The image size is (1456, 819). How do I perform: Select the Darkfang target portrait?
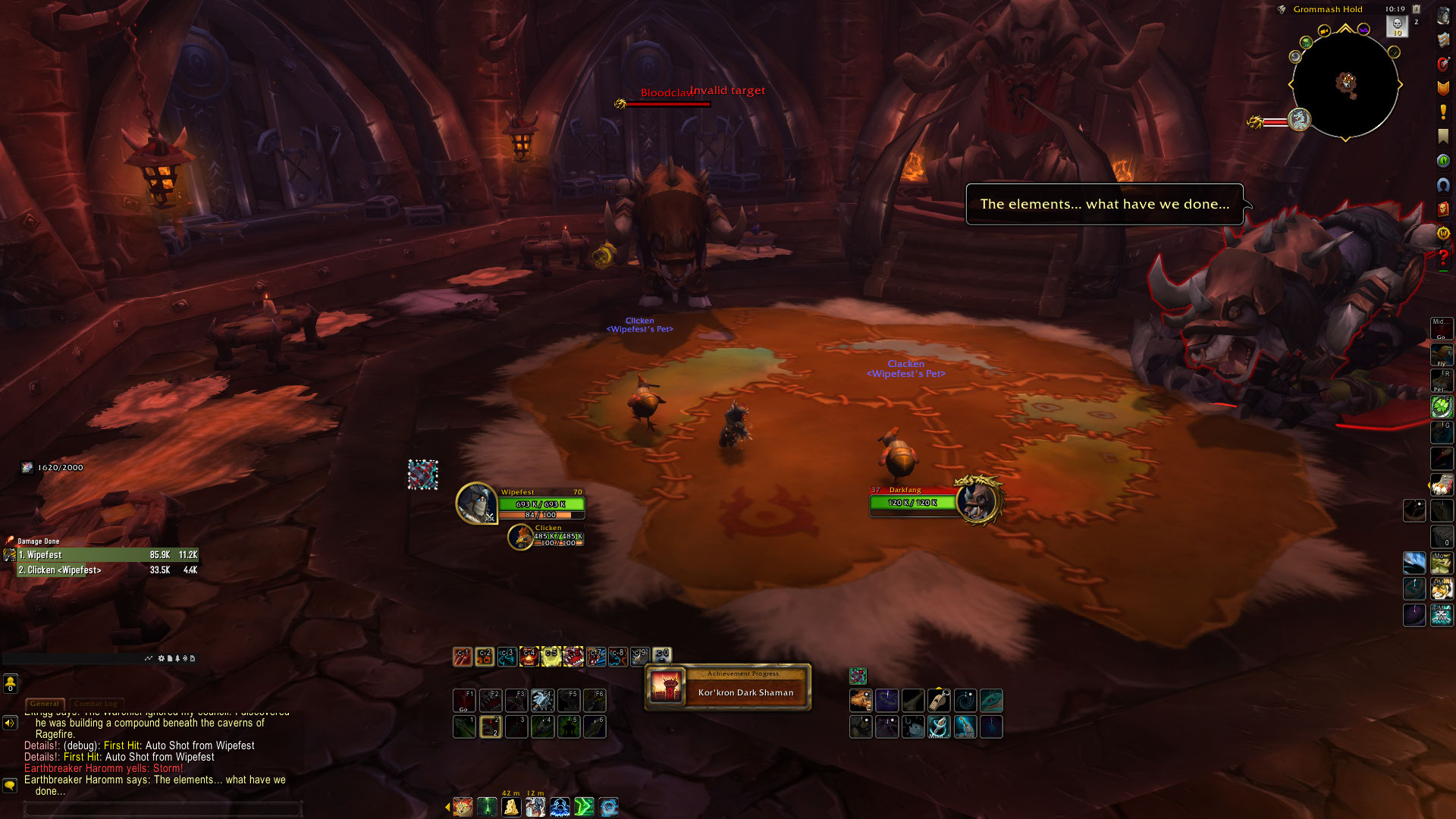coord(977,500)
